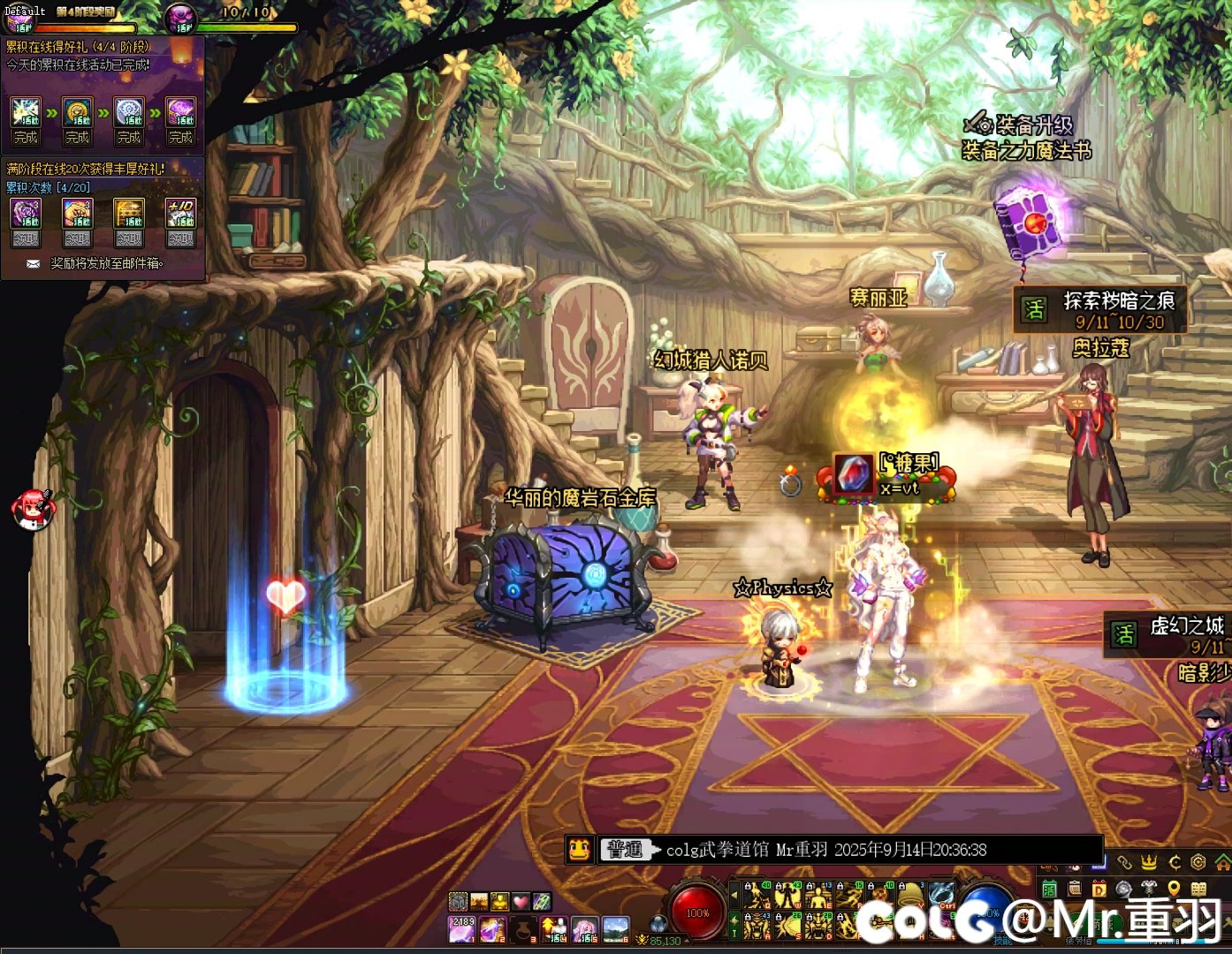This screenshot has width=1232, height=954.
Task: Open the yellow map pin icon
Action: (1174, 889)
